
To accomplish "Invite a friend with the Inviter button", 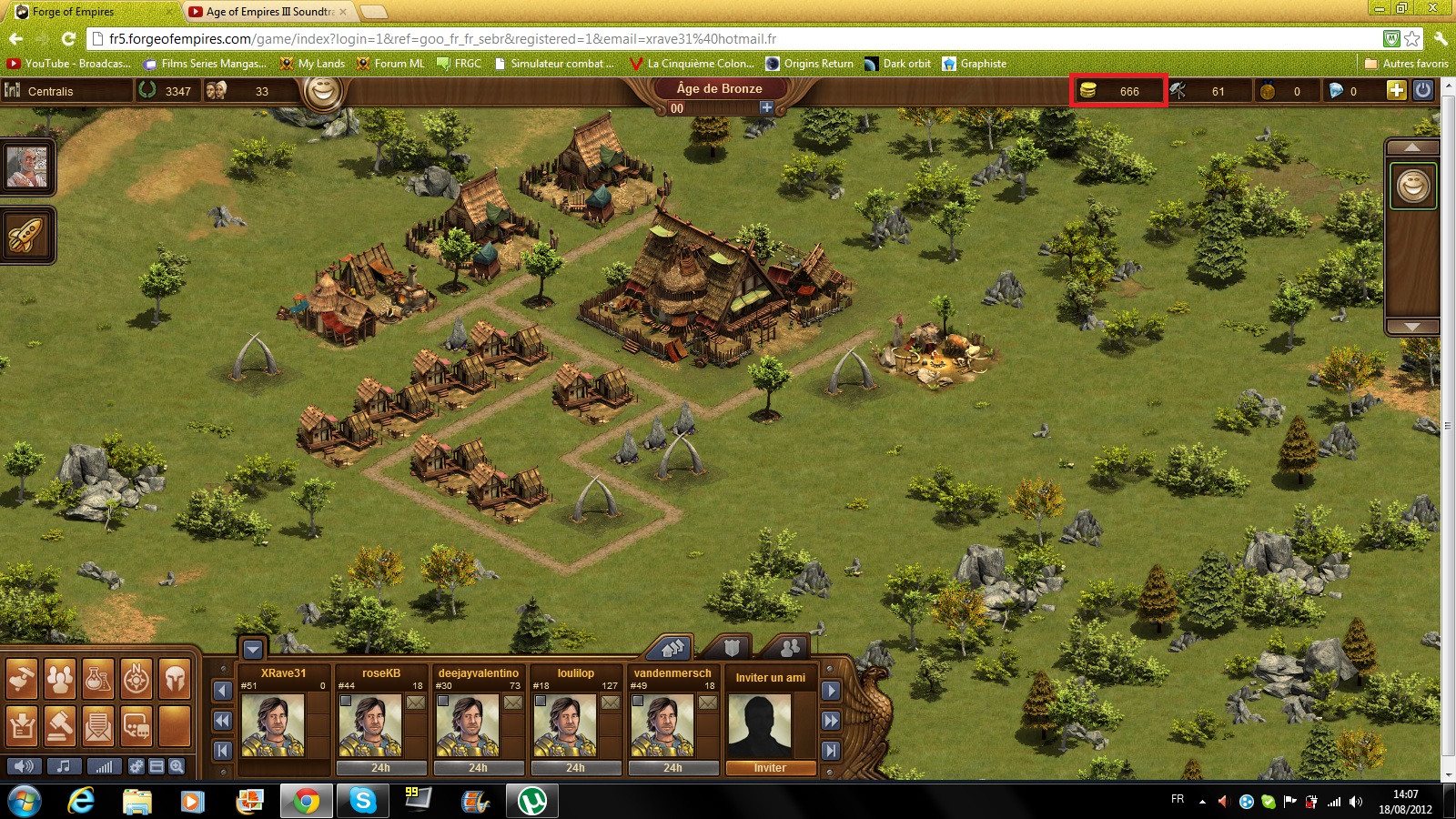I will pyautogui.click(x=770, y=768).
